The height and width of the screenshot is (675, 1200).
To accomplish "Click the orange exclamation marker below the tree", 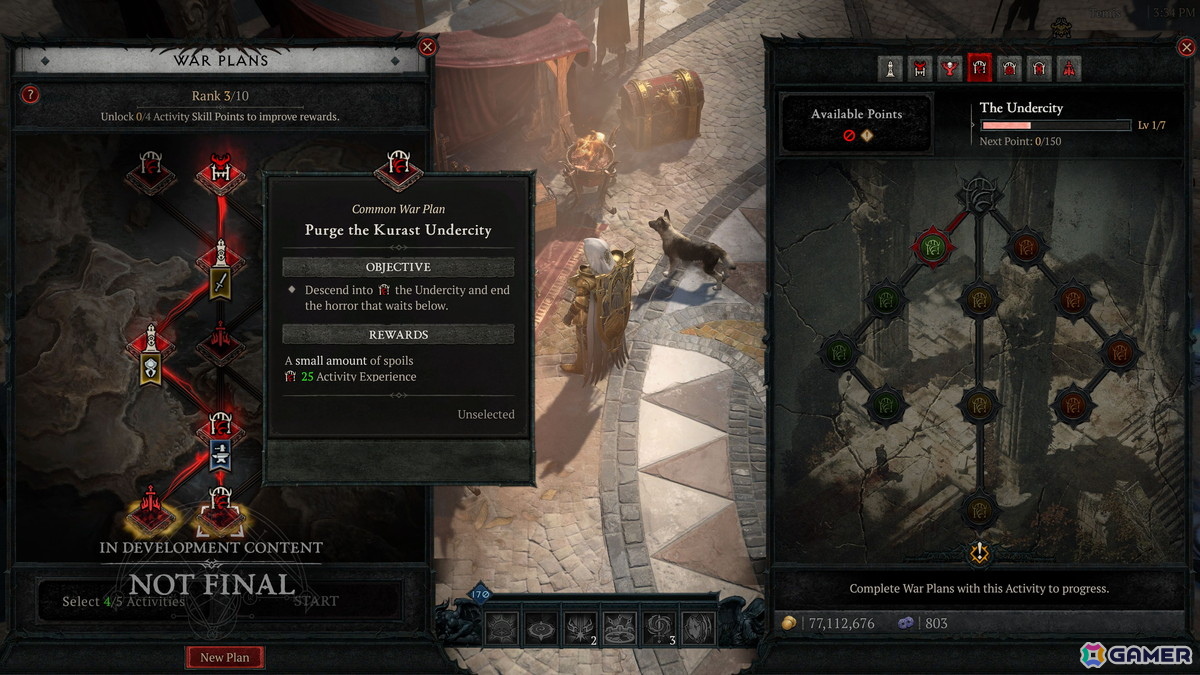I will pos(980,551).
